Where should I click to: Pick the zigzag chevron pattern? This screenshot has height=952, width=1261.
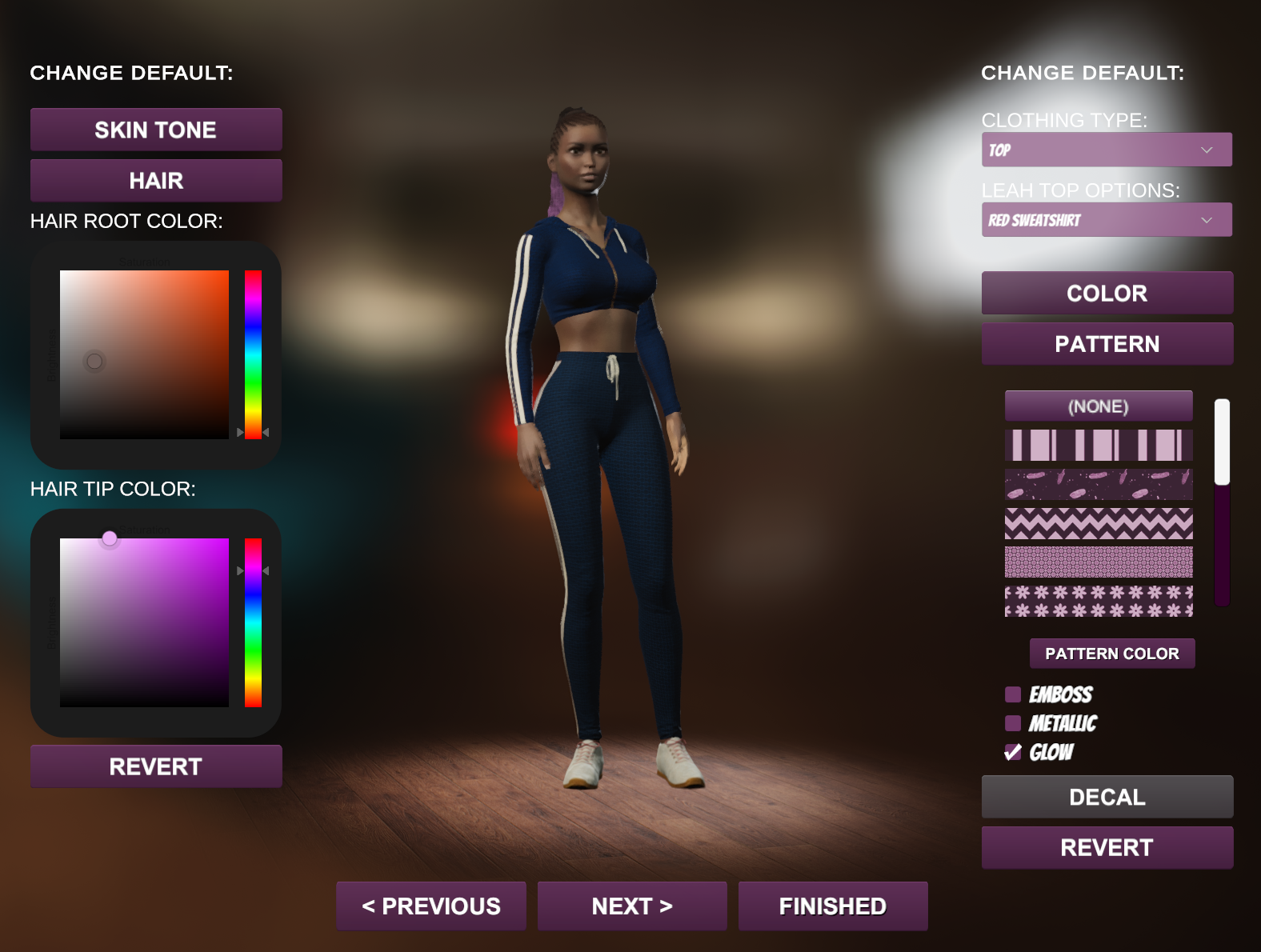coord(1098,523)
